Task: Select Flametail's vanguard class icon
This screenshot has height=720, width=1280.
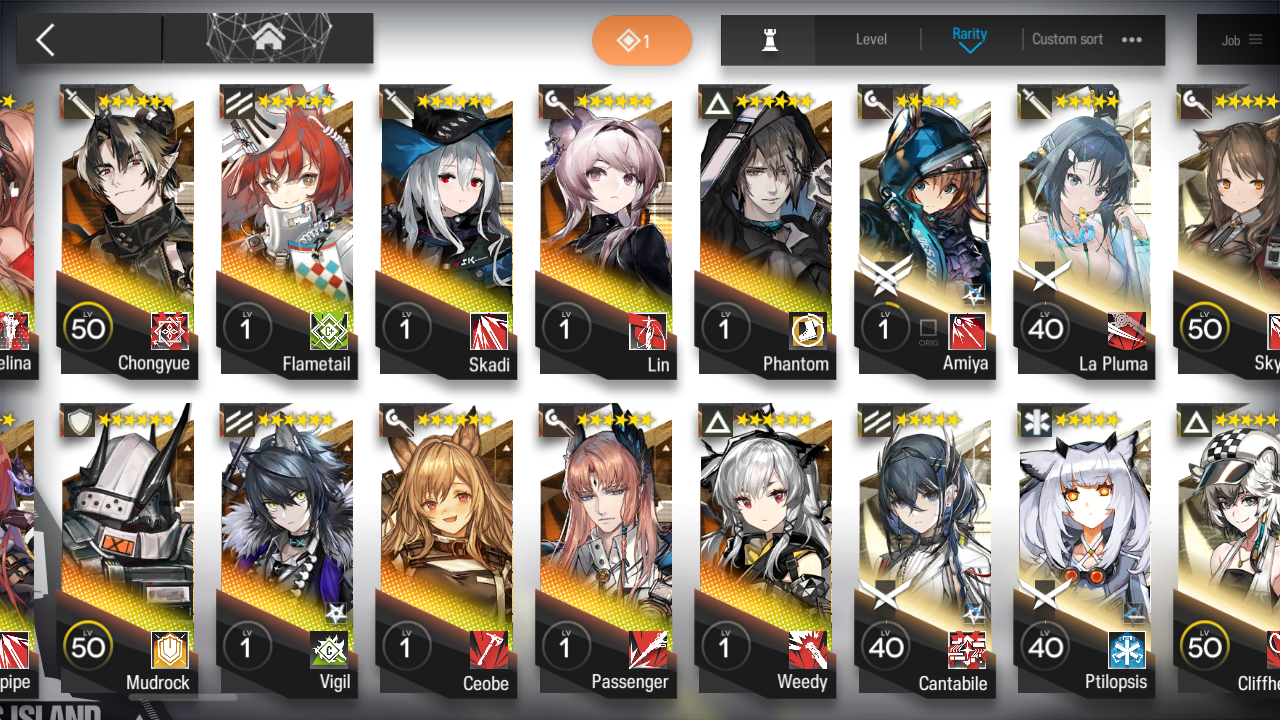Action: coord(237,102)
